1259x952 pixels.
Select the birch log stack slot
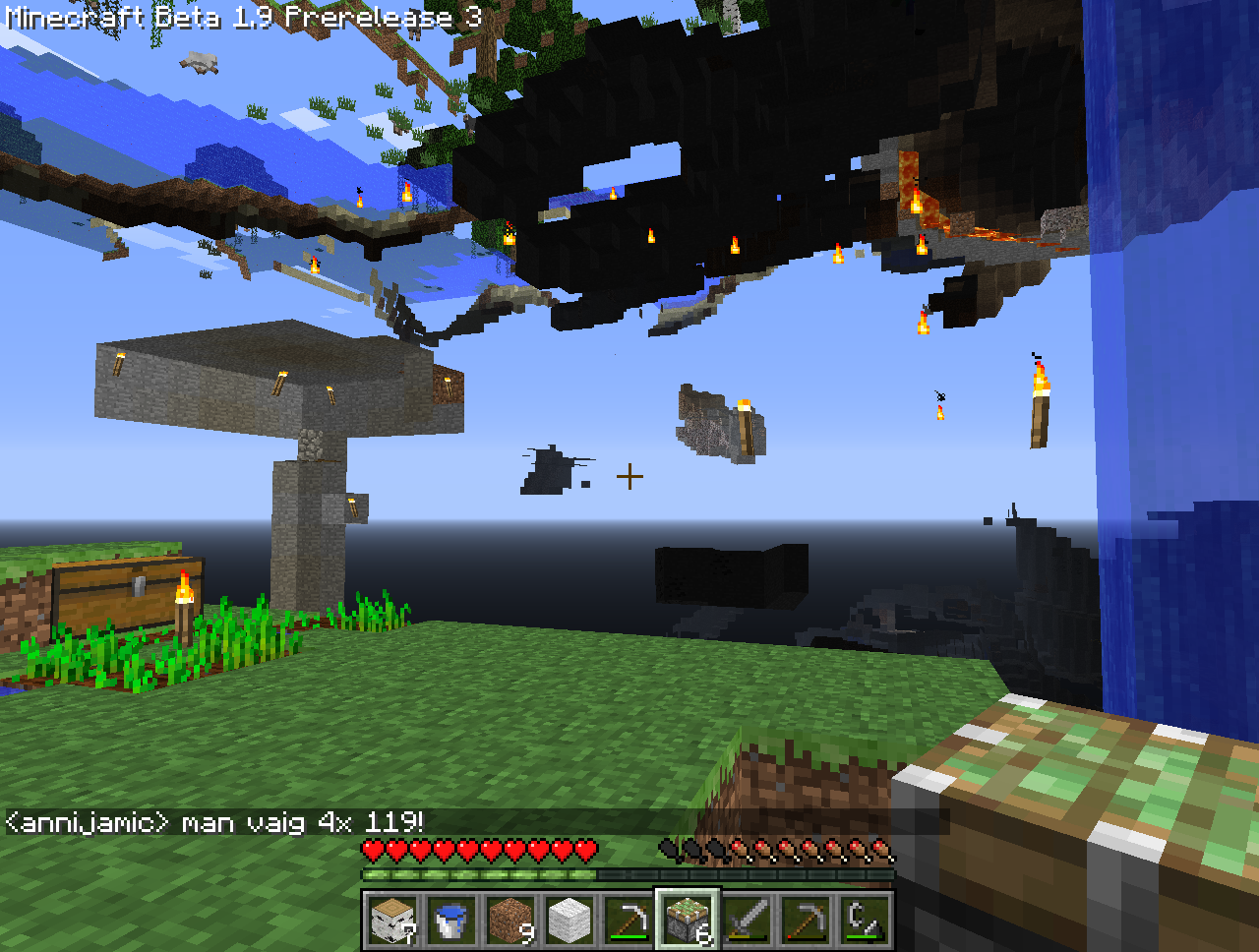[x=393, y=921]
